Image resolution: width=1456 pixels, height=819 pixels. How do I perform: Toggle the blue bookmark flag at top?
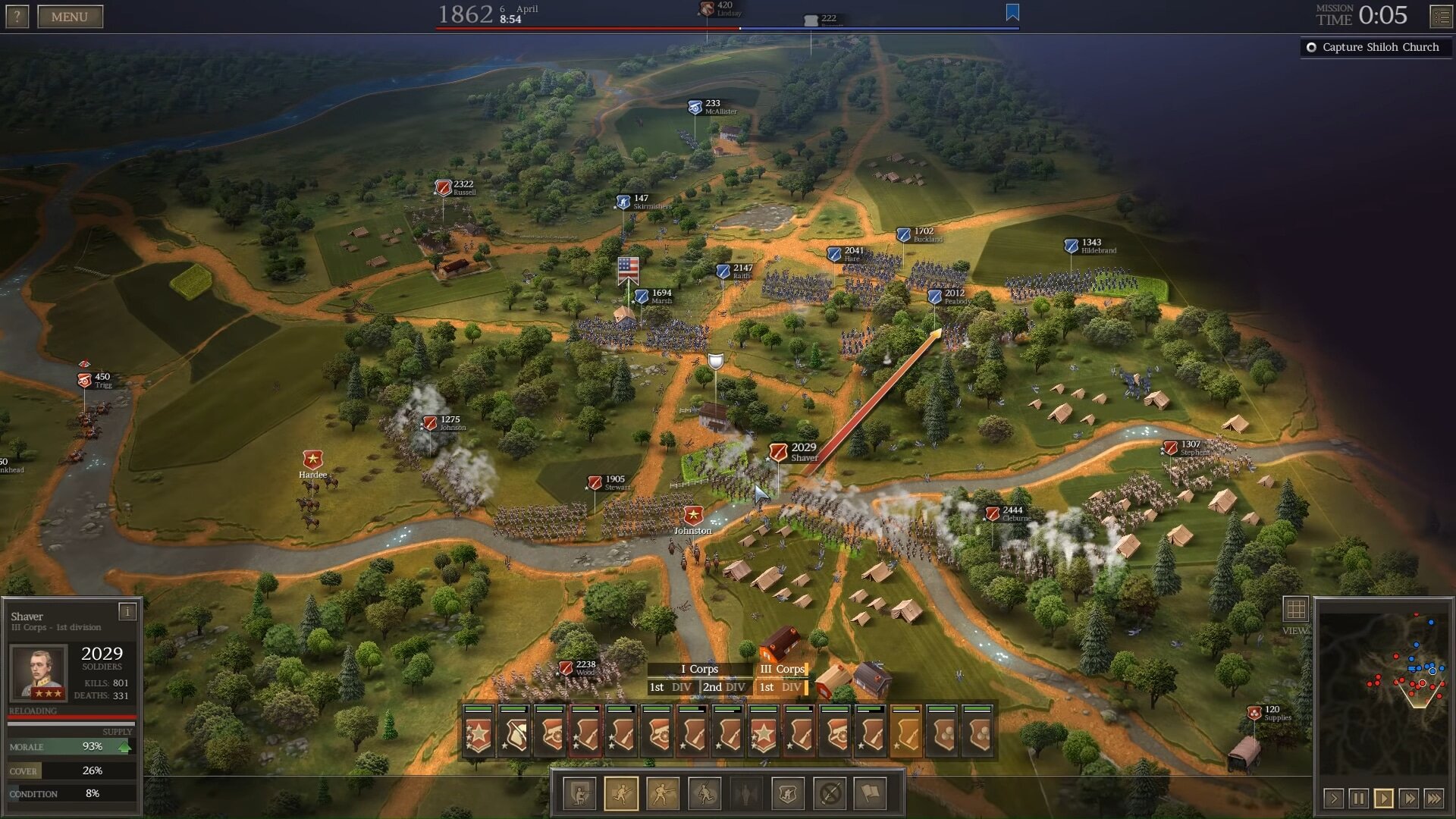pyautogui.click(x=1012, y=13)
